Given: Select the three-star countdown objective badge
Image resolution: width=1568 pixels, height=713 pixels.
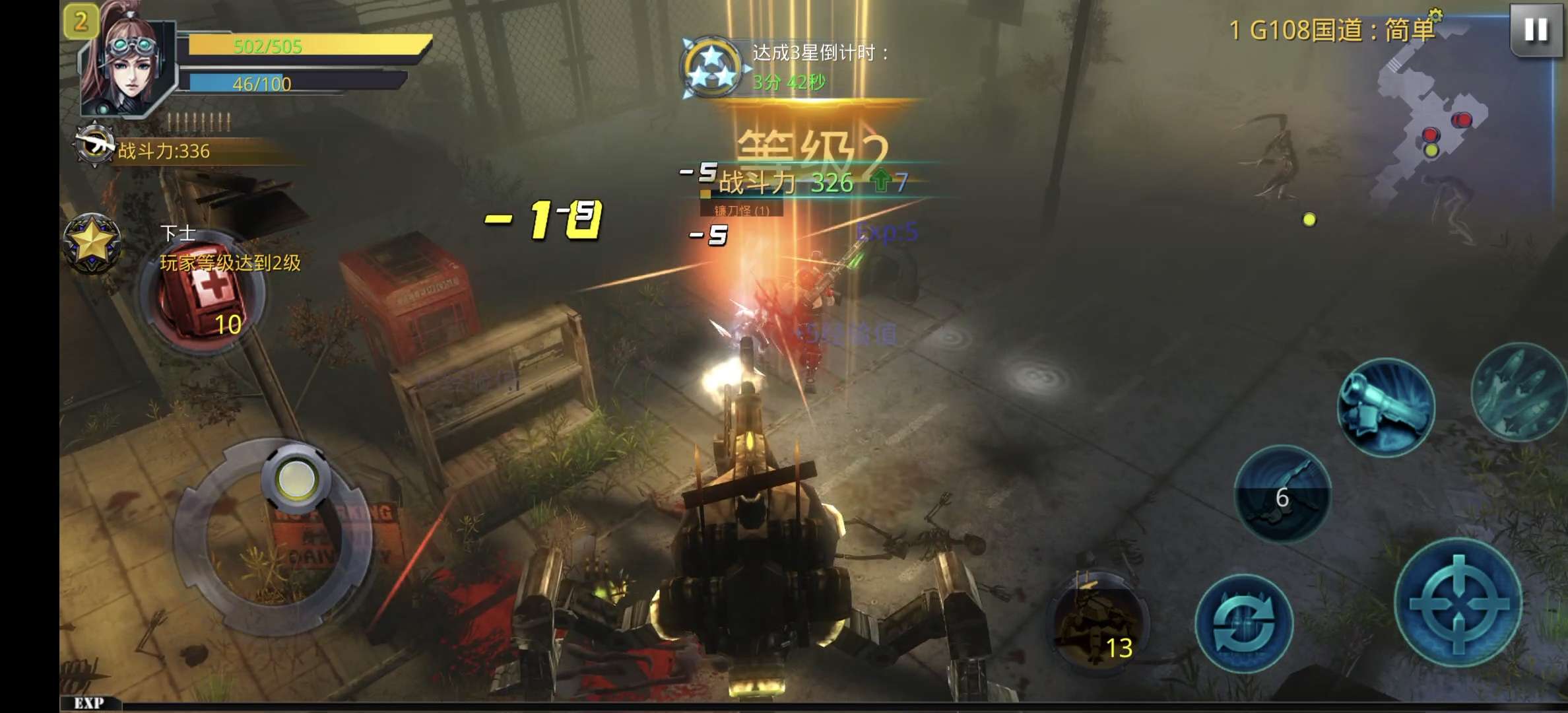Looking at the screenshot, I should click(711, 67).
